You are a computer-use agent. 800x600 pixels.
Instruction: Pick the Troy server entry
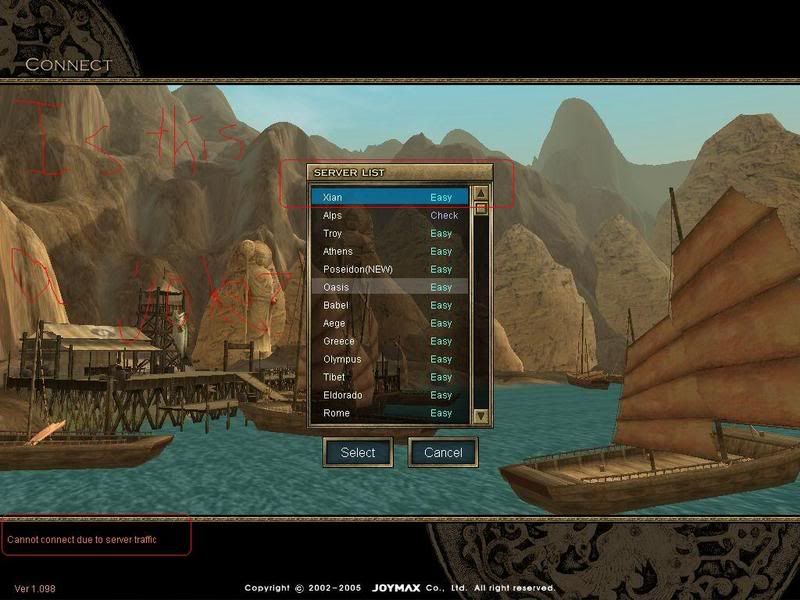pyautogui.click(x=388, y=233)
